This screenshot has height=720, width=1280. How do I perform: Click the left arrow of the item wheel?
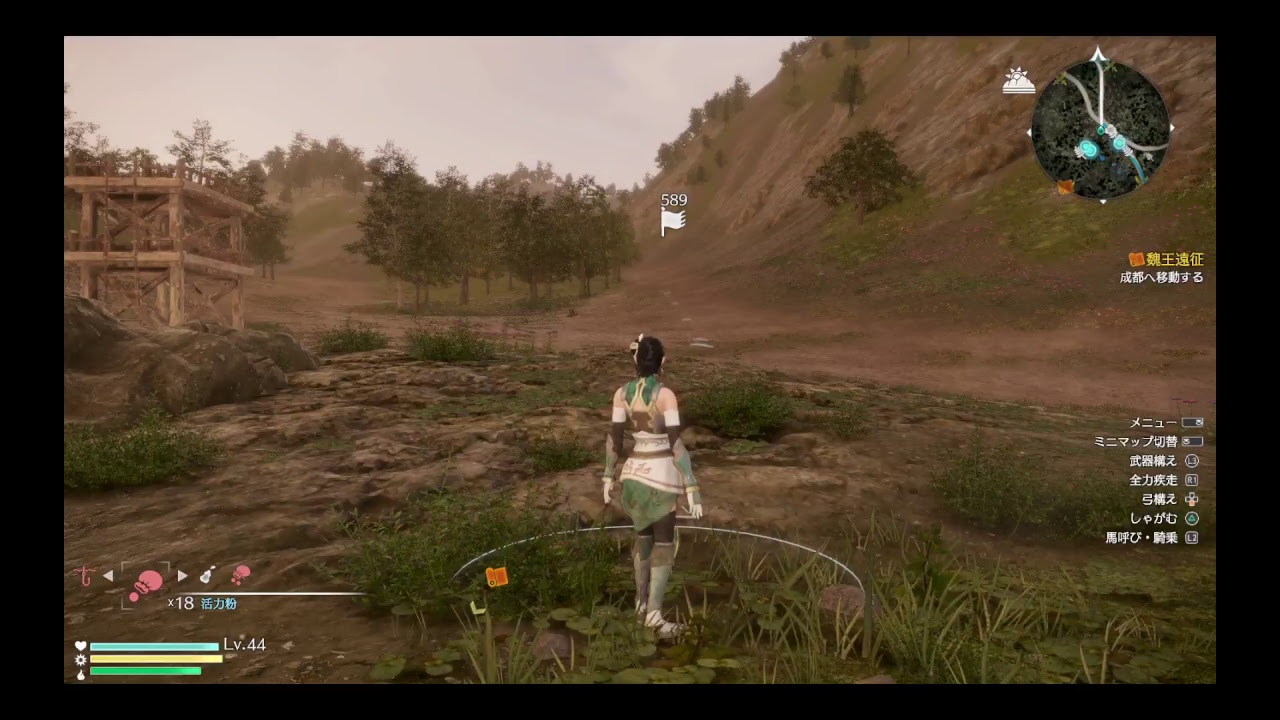(x=108, y=574)
